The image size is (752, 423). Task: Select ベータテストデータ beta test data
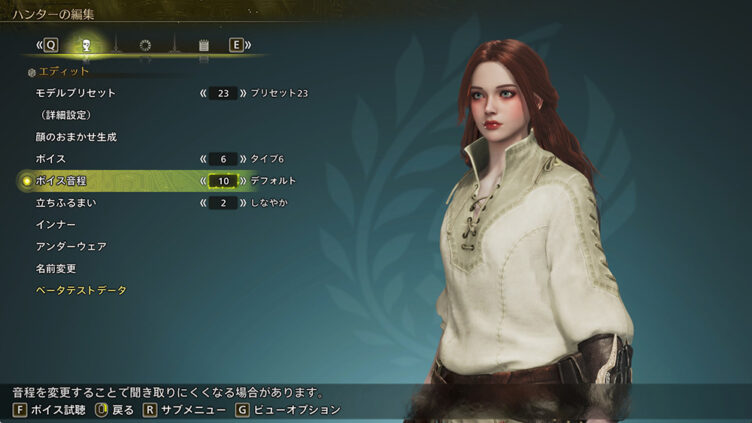pyautogui.click(x=81, y=290)
